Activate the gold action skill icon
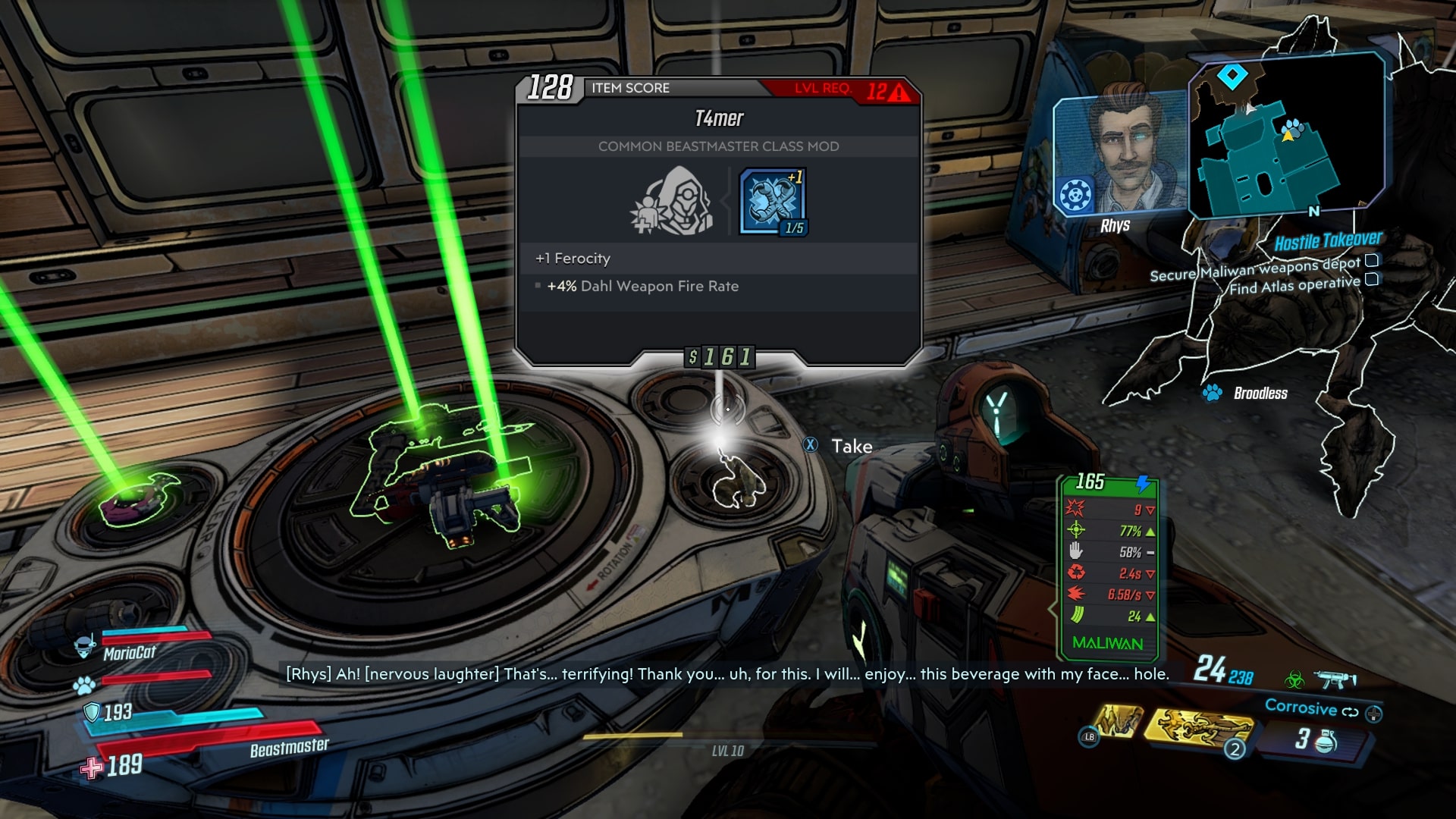This screenshot has height=819, width=1456. (x=1198, y=728)
